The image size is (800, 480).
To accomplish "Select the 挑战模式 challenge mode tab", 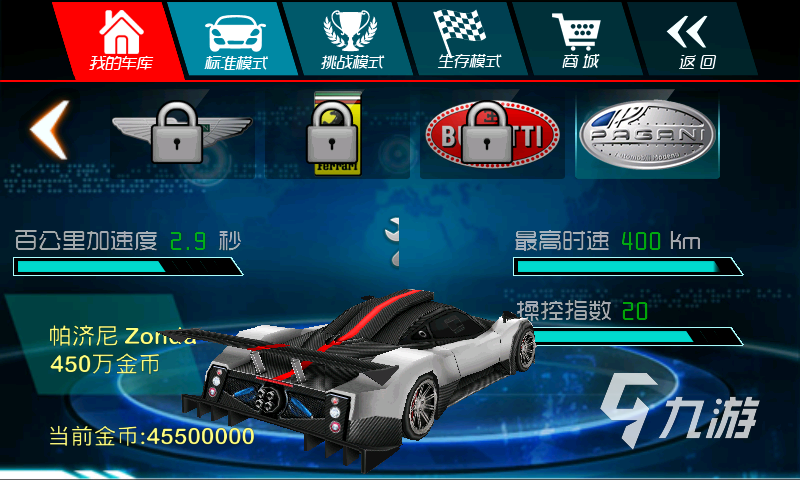I will (352, 40).
